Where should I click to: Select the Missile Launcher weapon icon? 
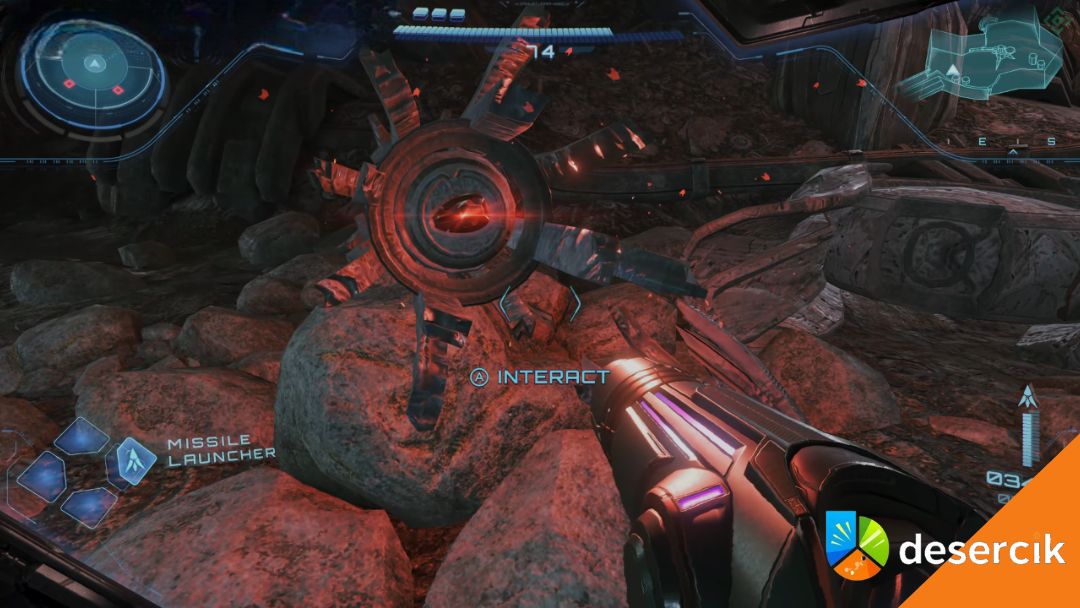tap(129, 459)
